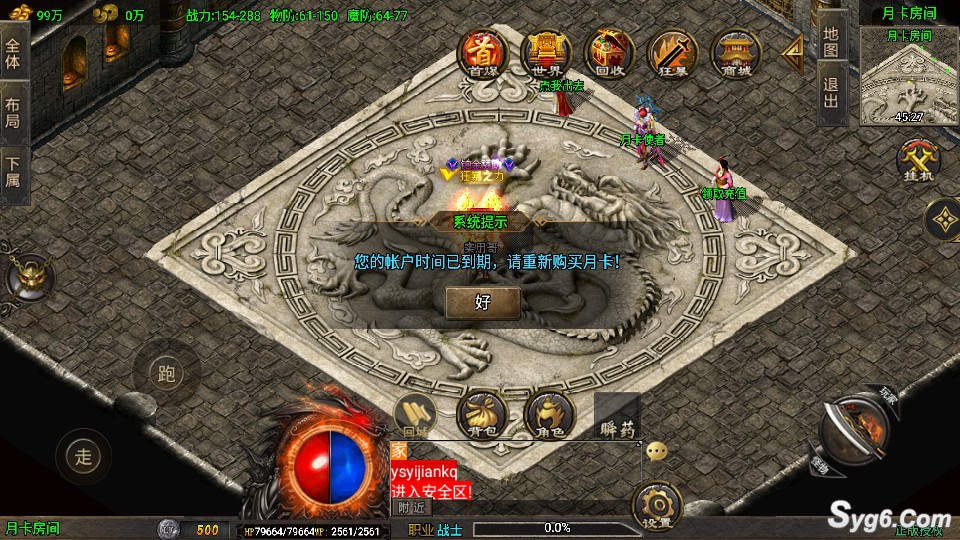Viewport: 960px width, 540px height.
Task: Activate the 狂暴 berserk icon
Action: click(671, 53)
